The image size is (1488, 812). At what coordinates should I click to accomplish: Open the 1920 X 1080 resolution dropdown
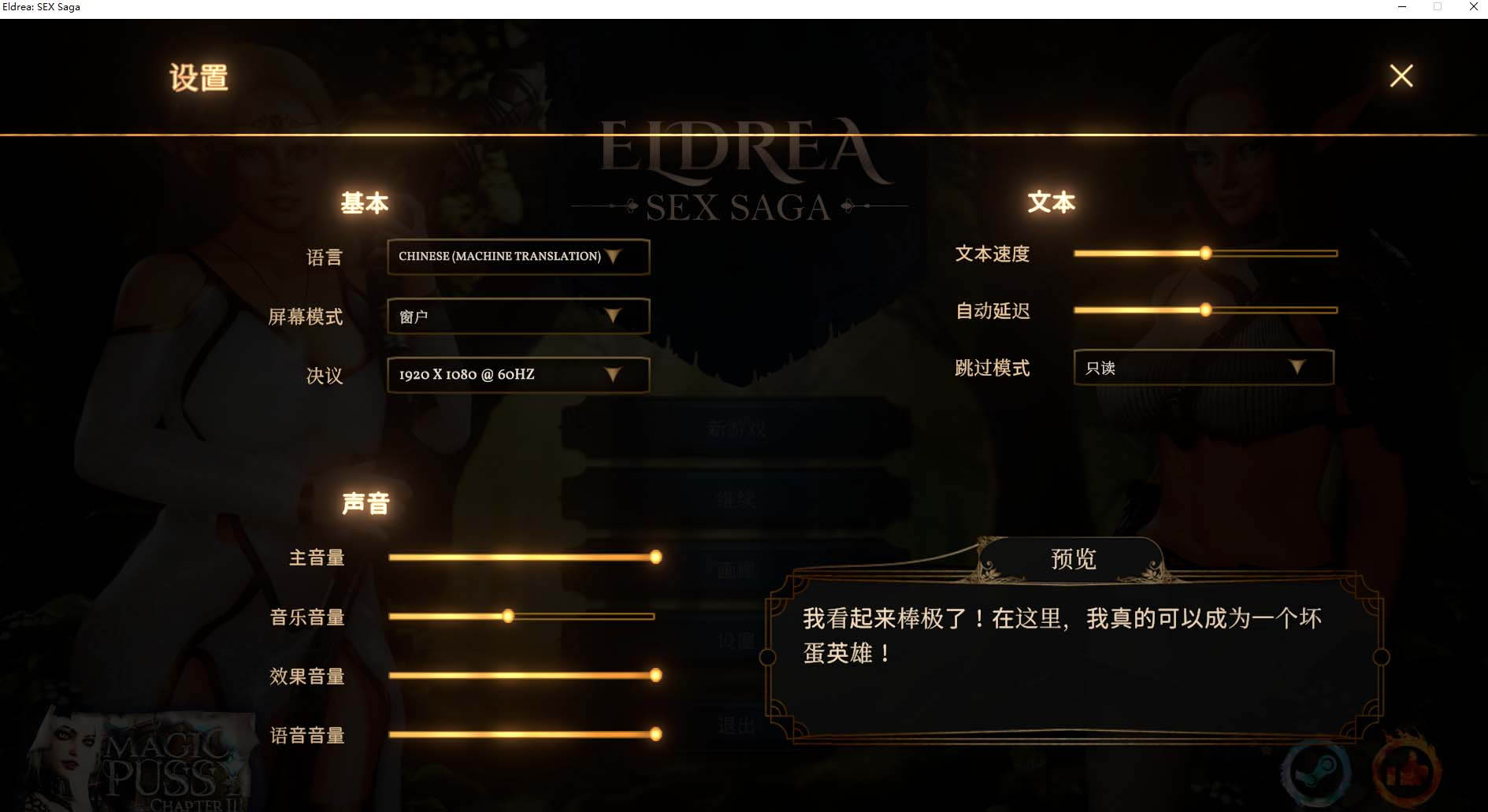[x=518, y=376]
